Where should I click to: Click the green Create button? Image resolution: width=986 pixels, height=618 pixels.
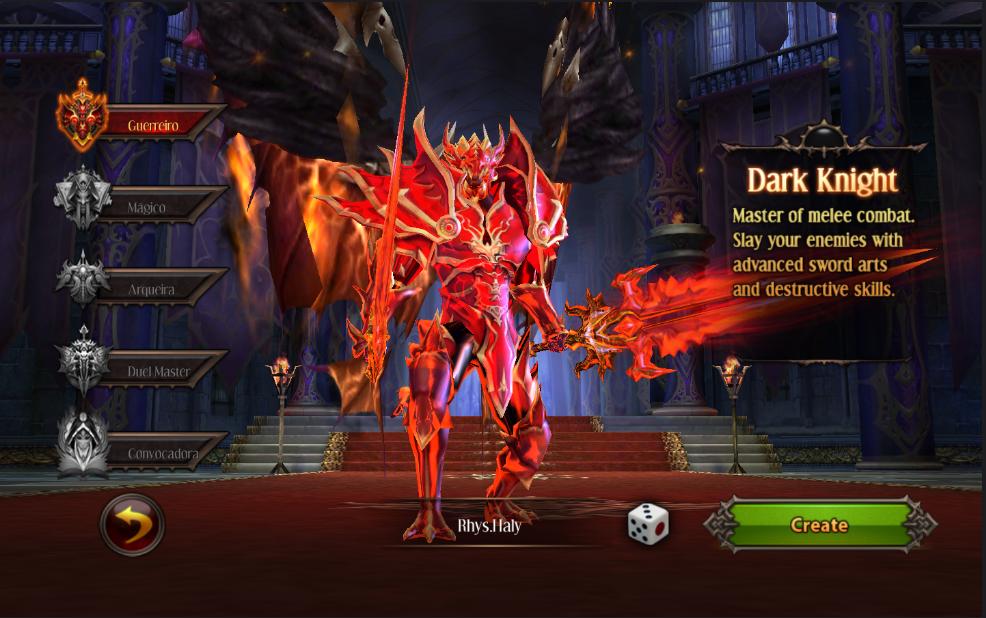(819, 525)
